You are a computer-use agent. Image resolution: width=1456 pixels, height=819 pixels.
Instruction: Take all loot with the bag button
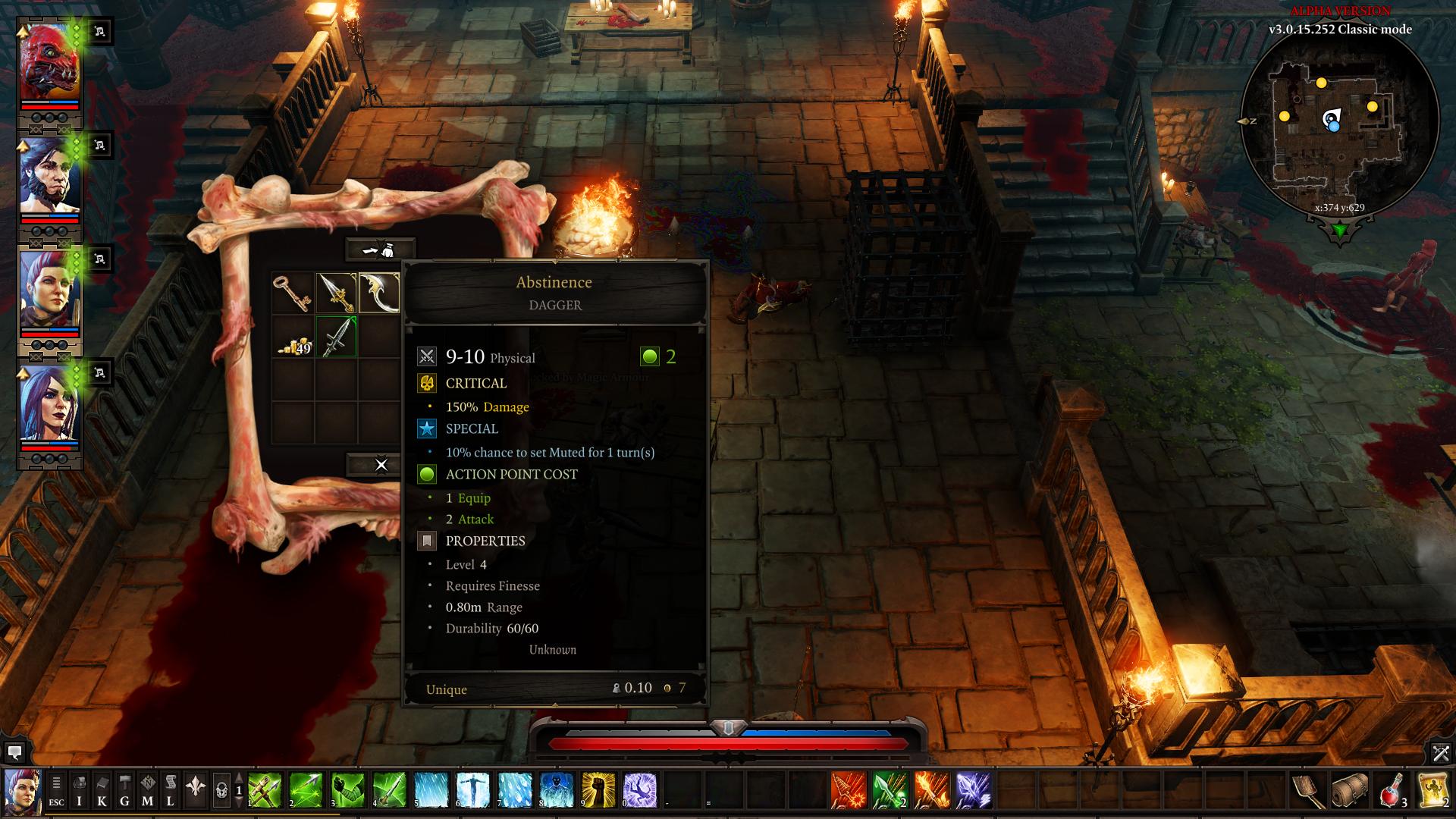tap(381, 249)
